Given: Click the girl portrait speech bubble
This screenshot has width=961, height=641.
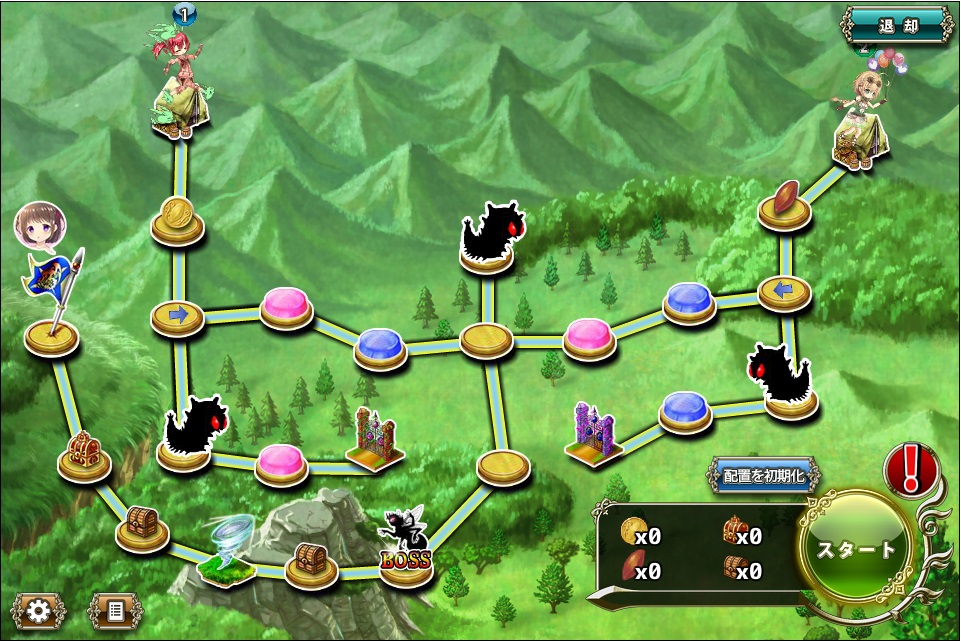Looking at the screenshot, I should [x=39, y=225].
